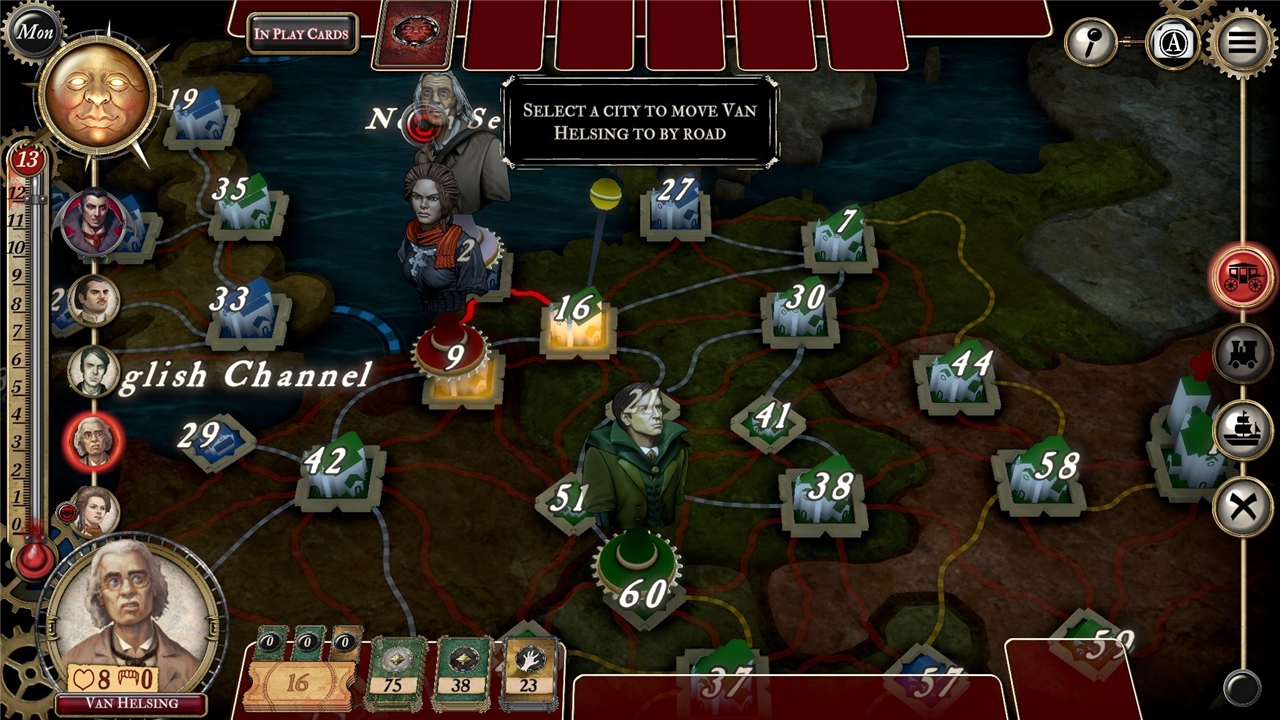Click the camera auto-mode button
This screenshot has height=720, width=1280.
tap(1172, 44)
